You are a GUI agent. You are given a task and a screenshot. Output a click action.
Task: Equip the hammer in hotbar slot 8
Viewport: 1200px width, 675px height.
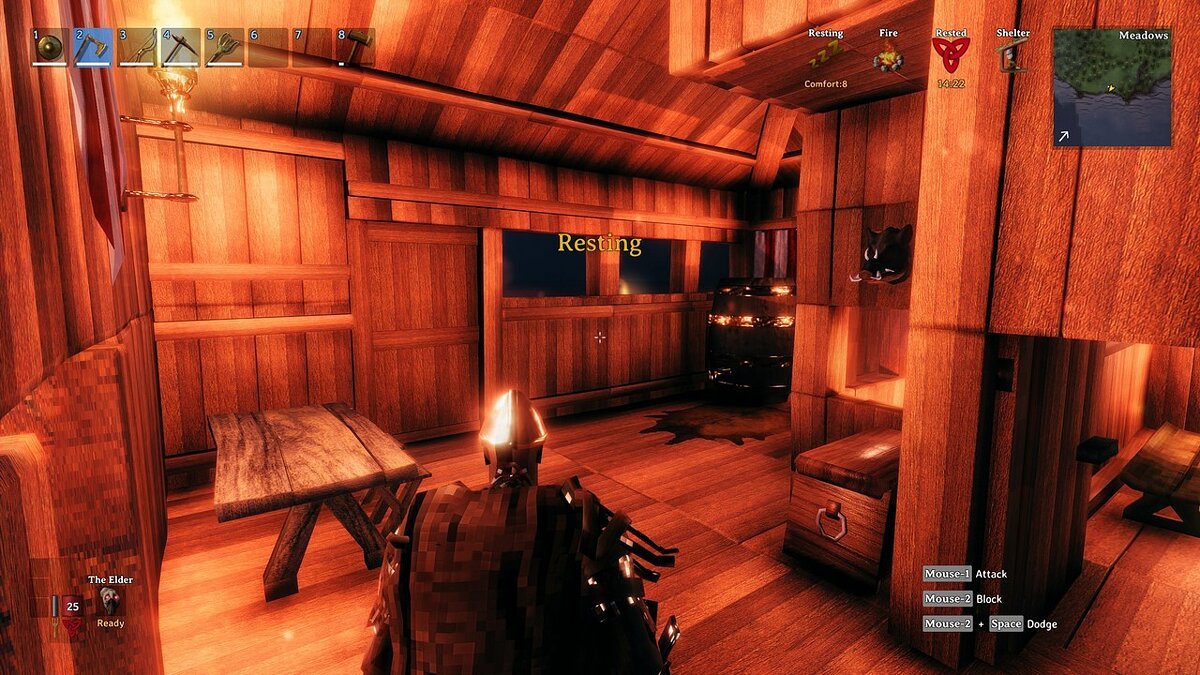click(355, 47)
